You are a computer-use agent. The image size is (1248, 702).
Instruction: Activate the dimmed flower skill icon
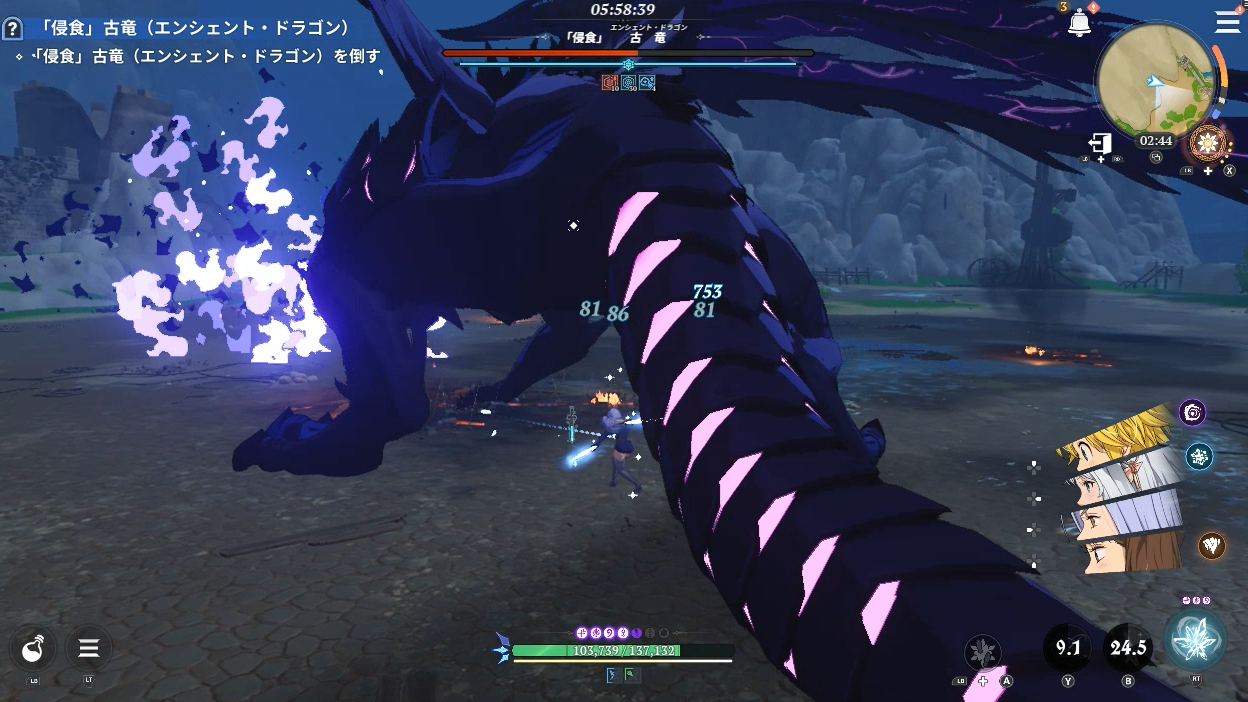point(983,653)
